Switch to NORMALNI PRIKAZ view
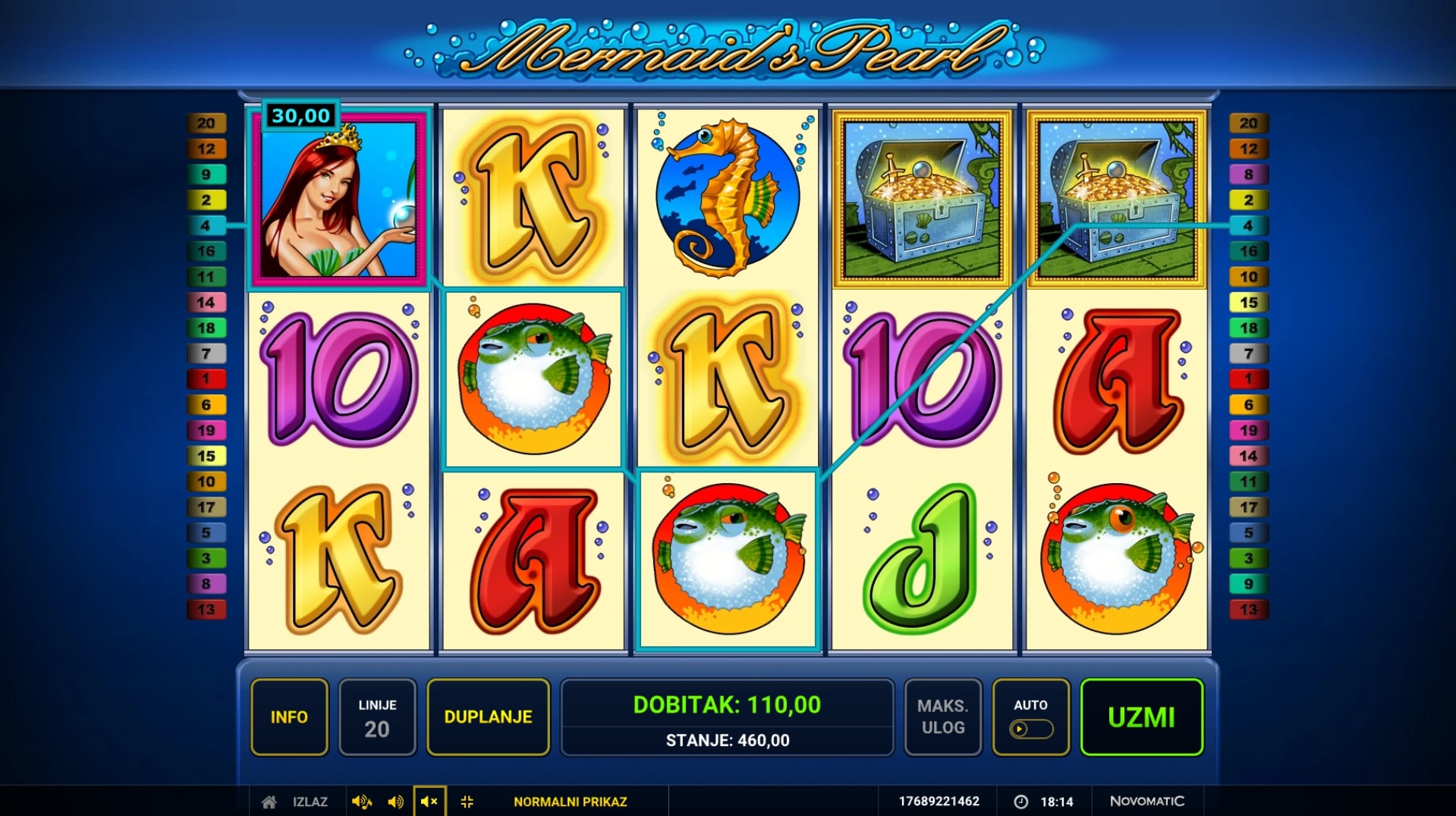Screen dimensions: 1456x816 point(570,802)
